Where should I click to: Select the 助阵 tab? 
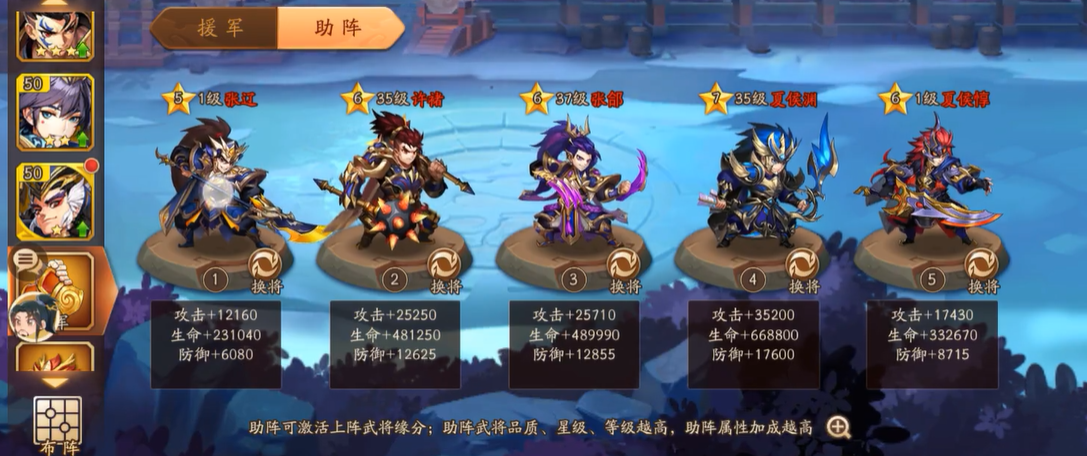click(x=340, y=28)
